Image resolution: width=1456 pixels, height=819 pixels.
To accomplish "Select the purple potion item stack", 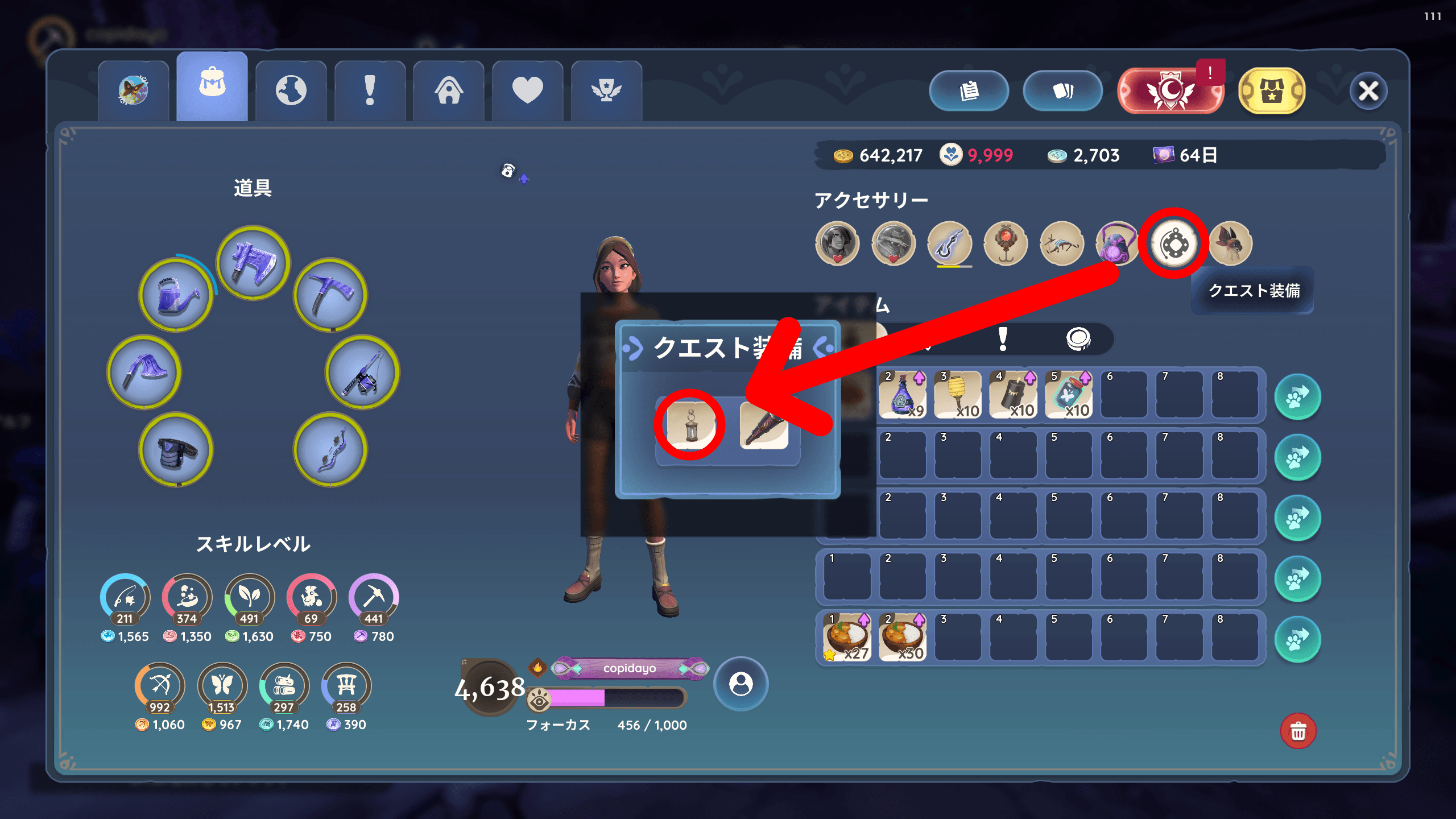I will [903, 395].
